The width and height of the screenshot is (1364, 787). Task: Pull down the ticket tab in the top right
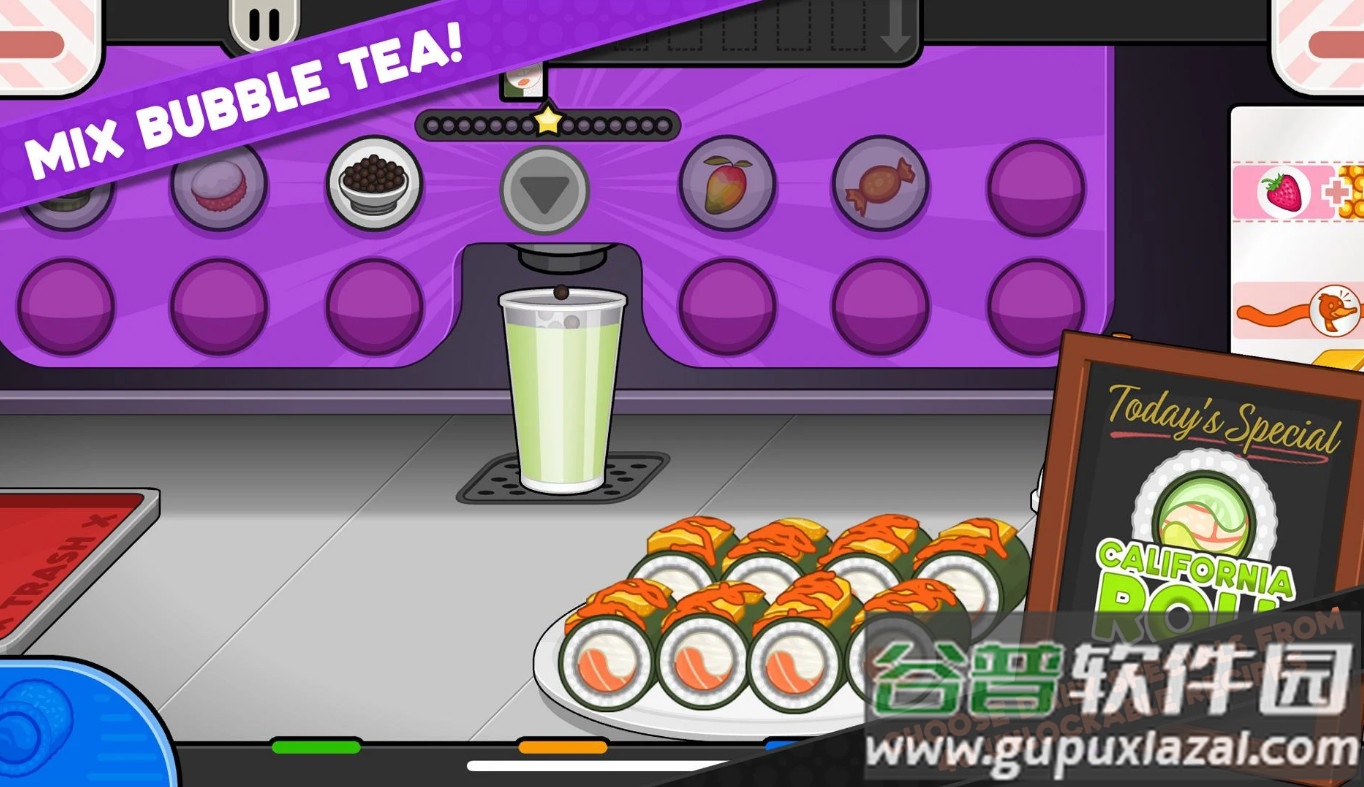coord(1322,35)
